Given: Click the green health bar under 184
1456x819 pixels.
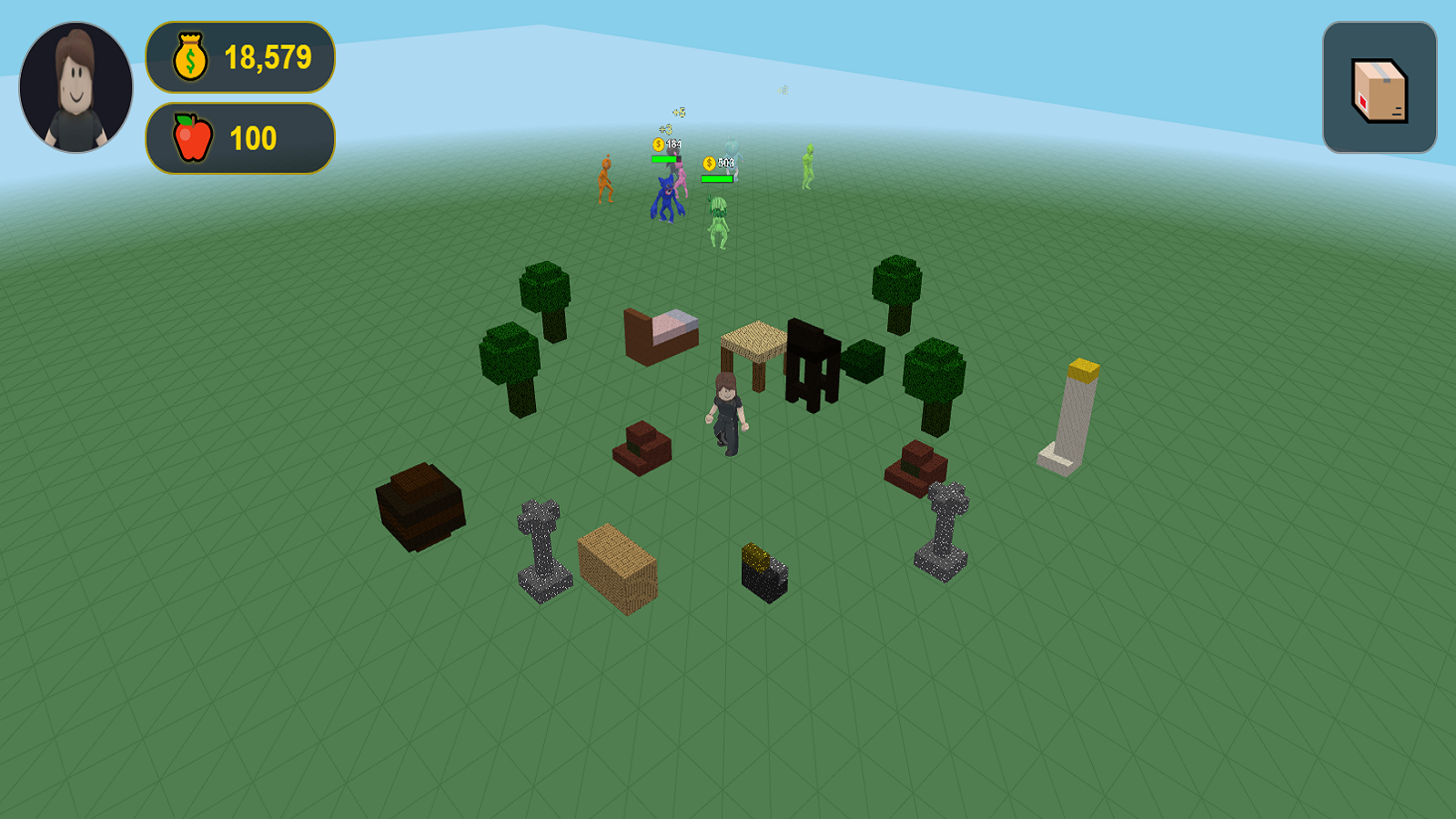Looking at the screenshot, I should tap(664, 159).
